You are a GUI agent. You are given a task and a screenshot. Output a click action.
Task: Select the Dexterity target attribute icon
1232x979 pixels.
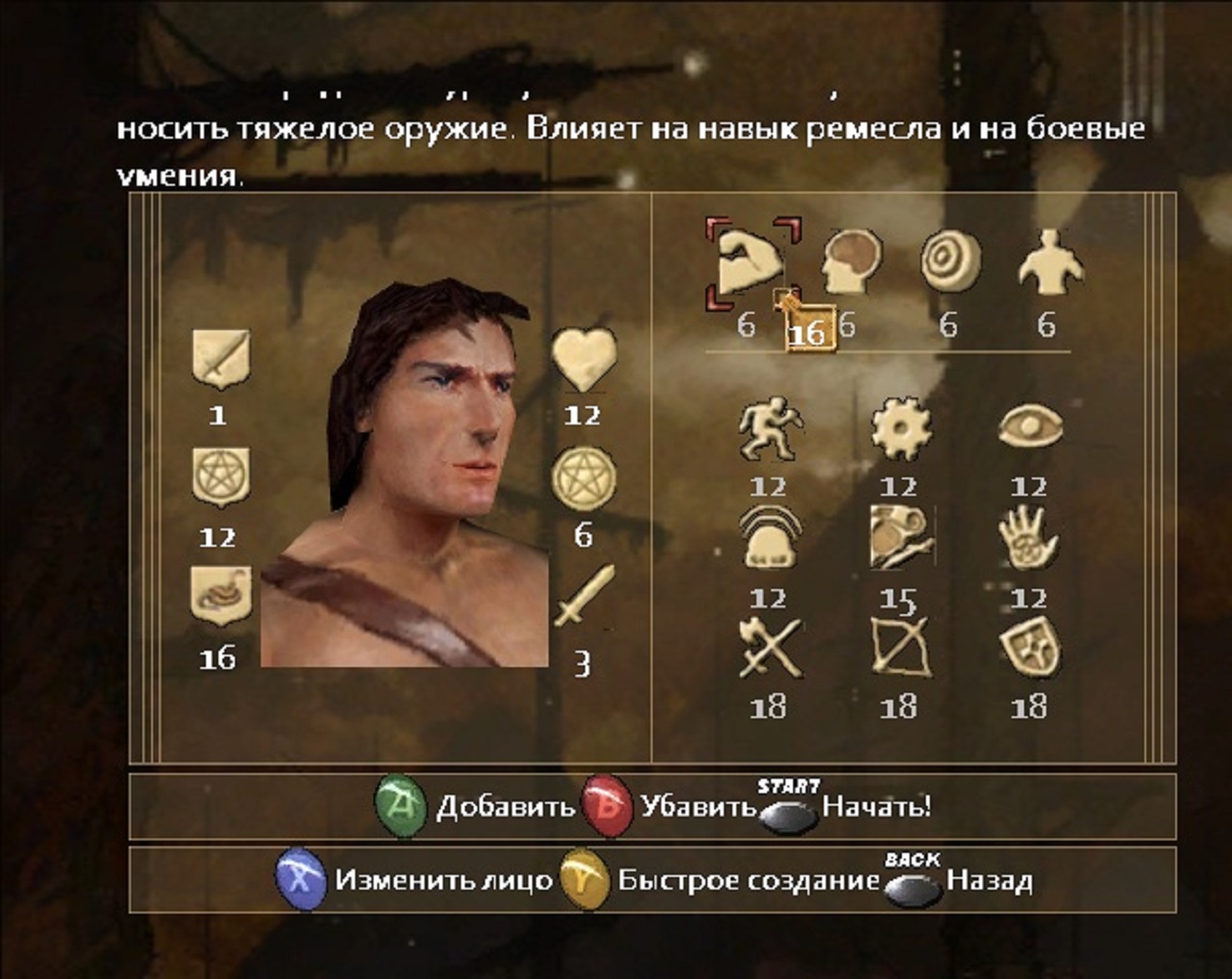point(950,262)
